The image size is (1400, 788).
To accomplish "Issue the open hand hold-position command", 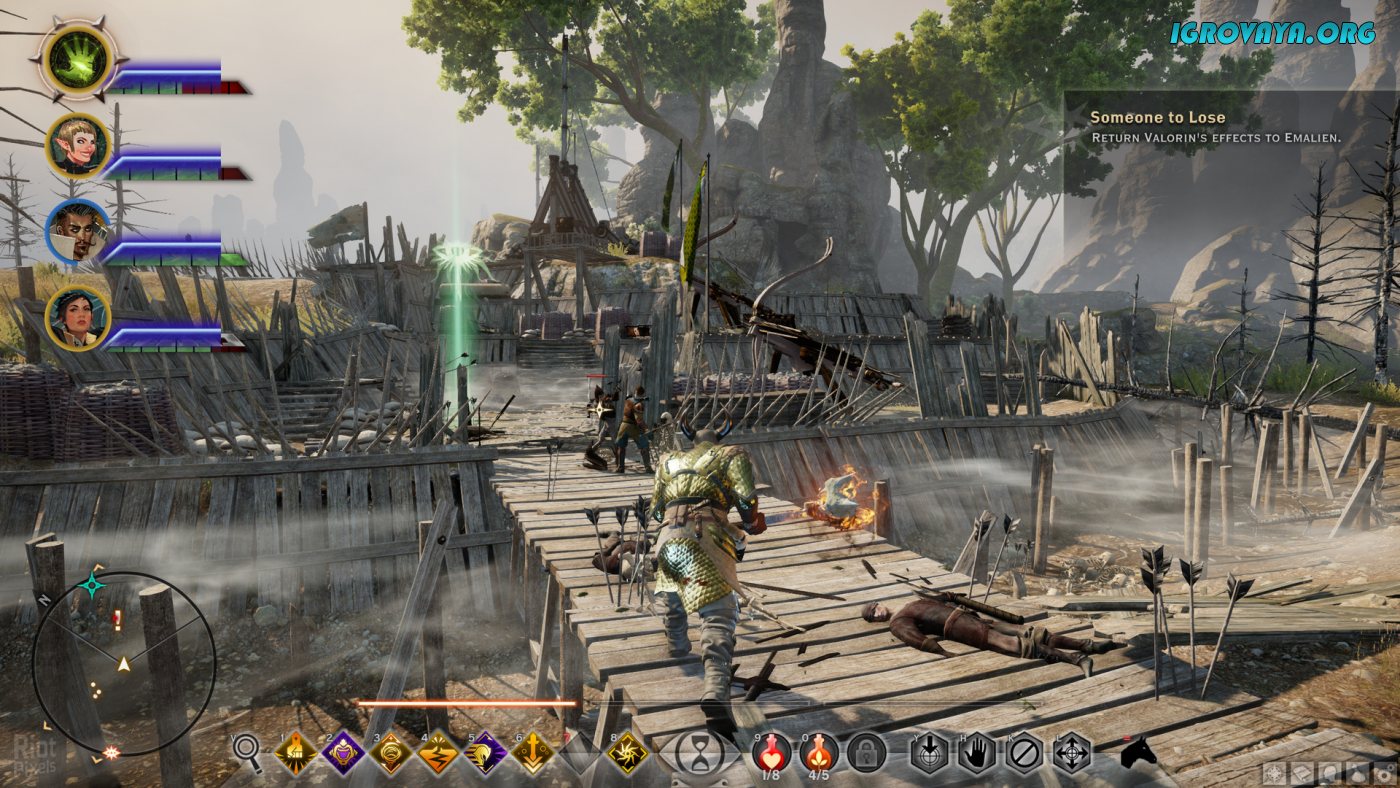I will pyautogui.click(x=977, y=753).
